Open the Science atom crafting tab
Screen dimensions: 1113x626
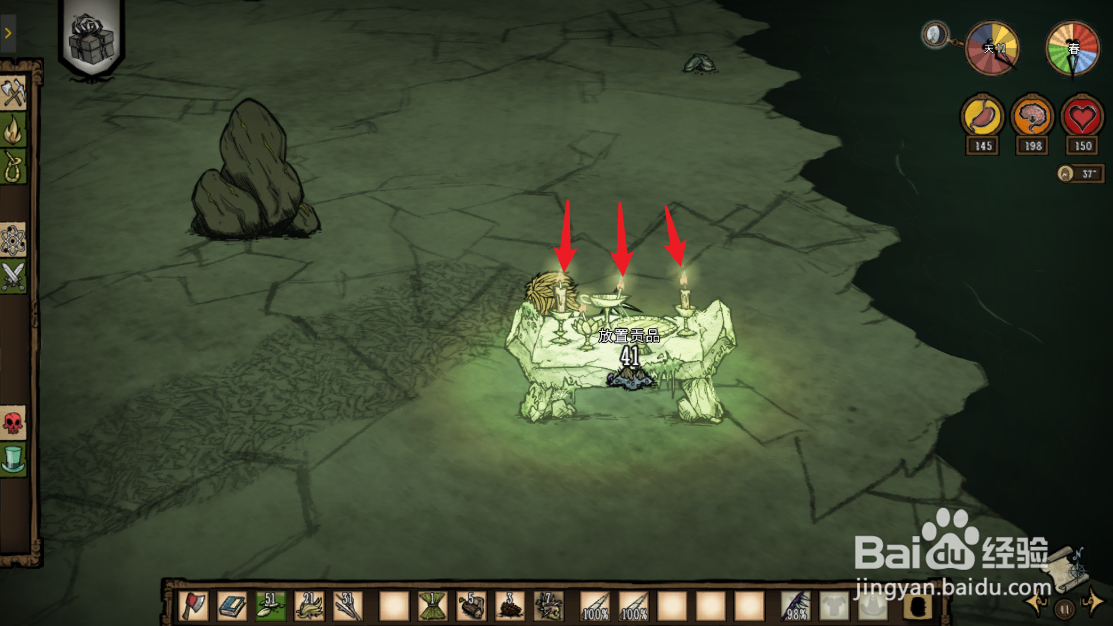[14, 240]
